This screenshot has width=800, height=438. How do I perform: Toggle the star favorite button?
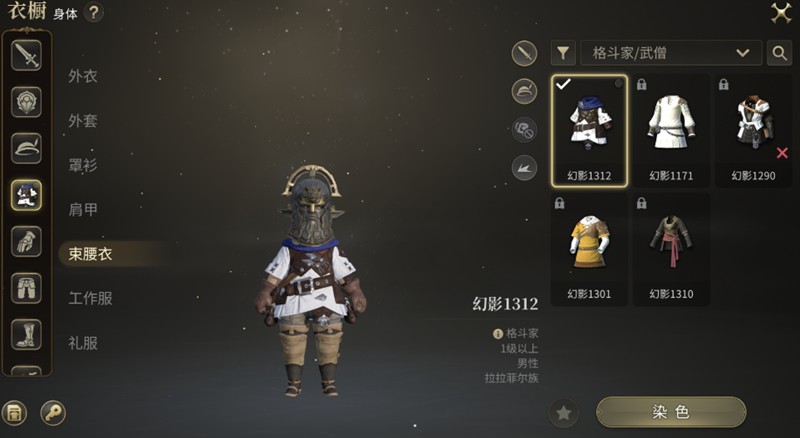pyautogui.click(x=564, y=412)
